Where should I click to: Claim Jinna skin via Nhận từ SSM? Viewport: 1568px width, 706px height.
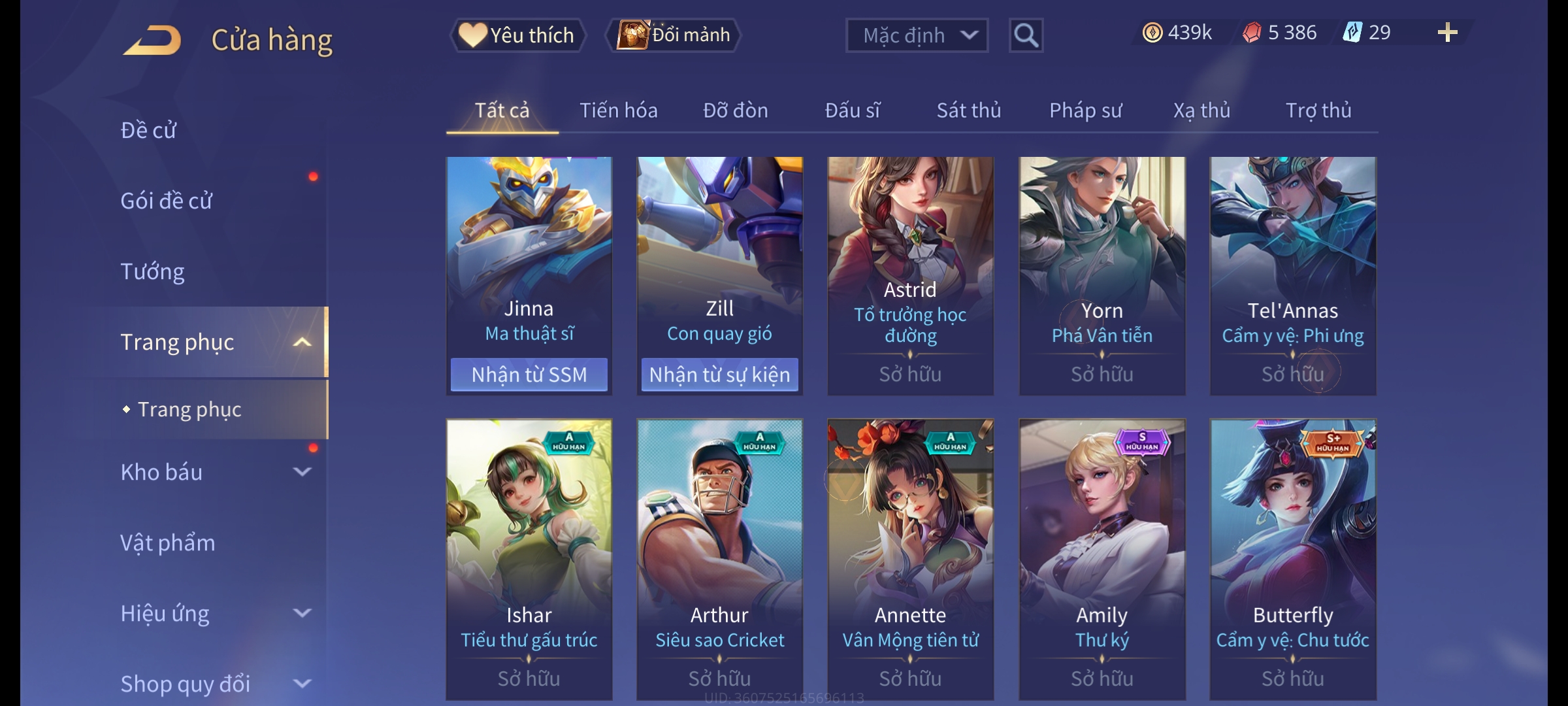(529, 375)
